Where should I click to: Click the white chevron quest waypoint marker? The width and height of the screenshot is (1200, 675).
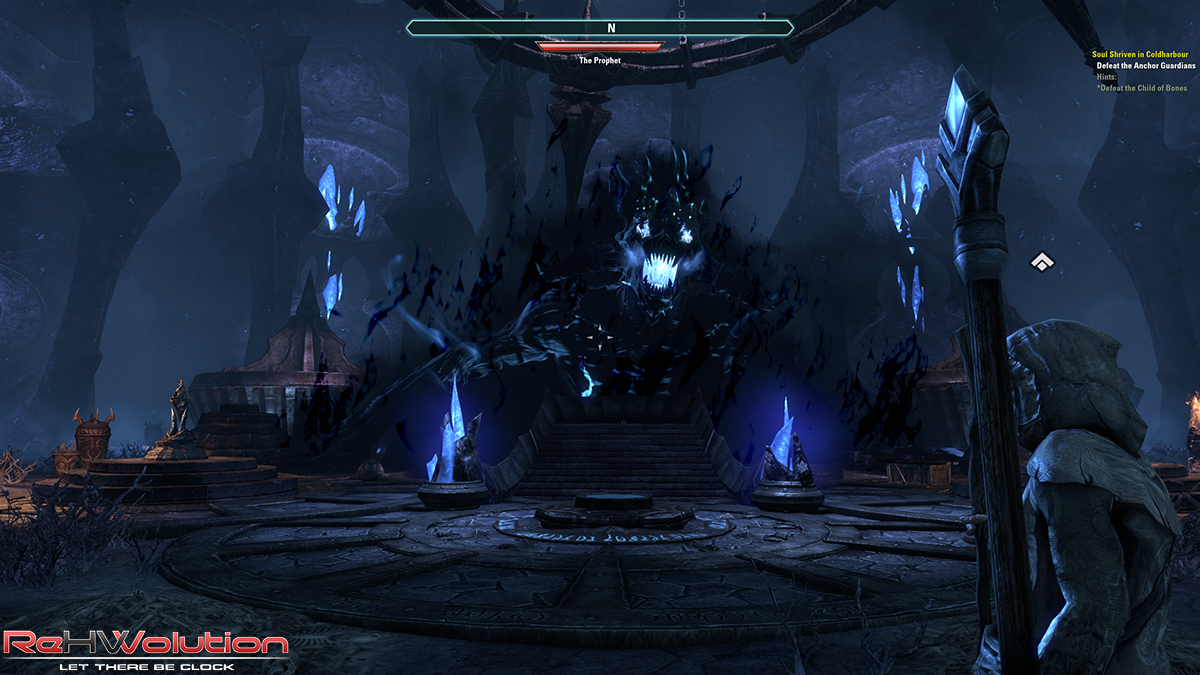[x=1042, y=262]
